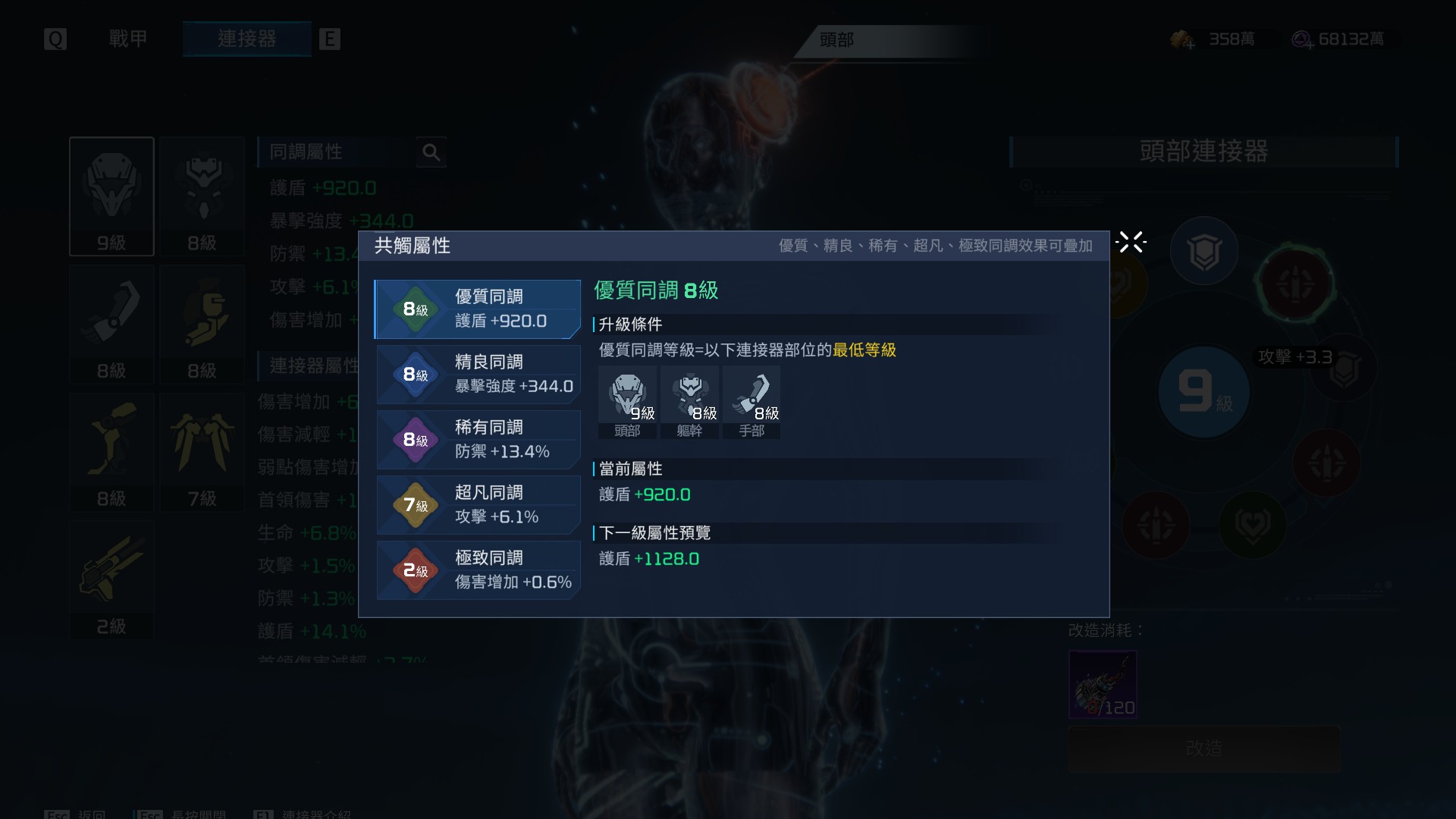This screenshot has height=819, width=1456.
Task: Switch to the 連接器 tab
Action: click(x=246, y=39)
